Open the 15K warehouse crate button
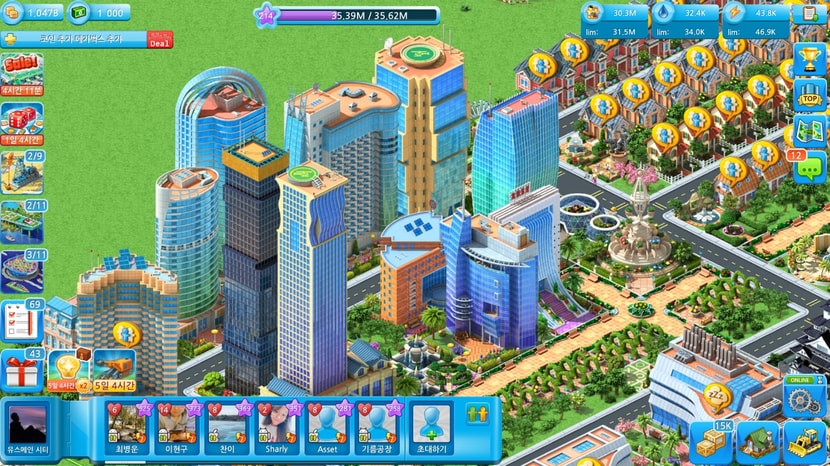This screenshot has height=466, width=830. coord(711,440)
